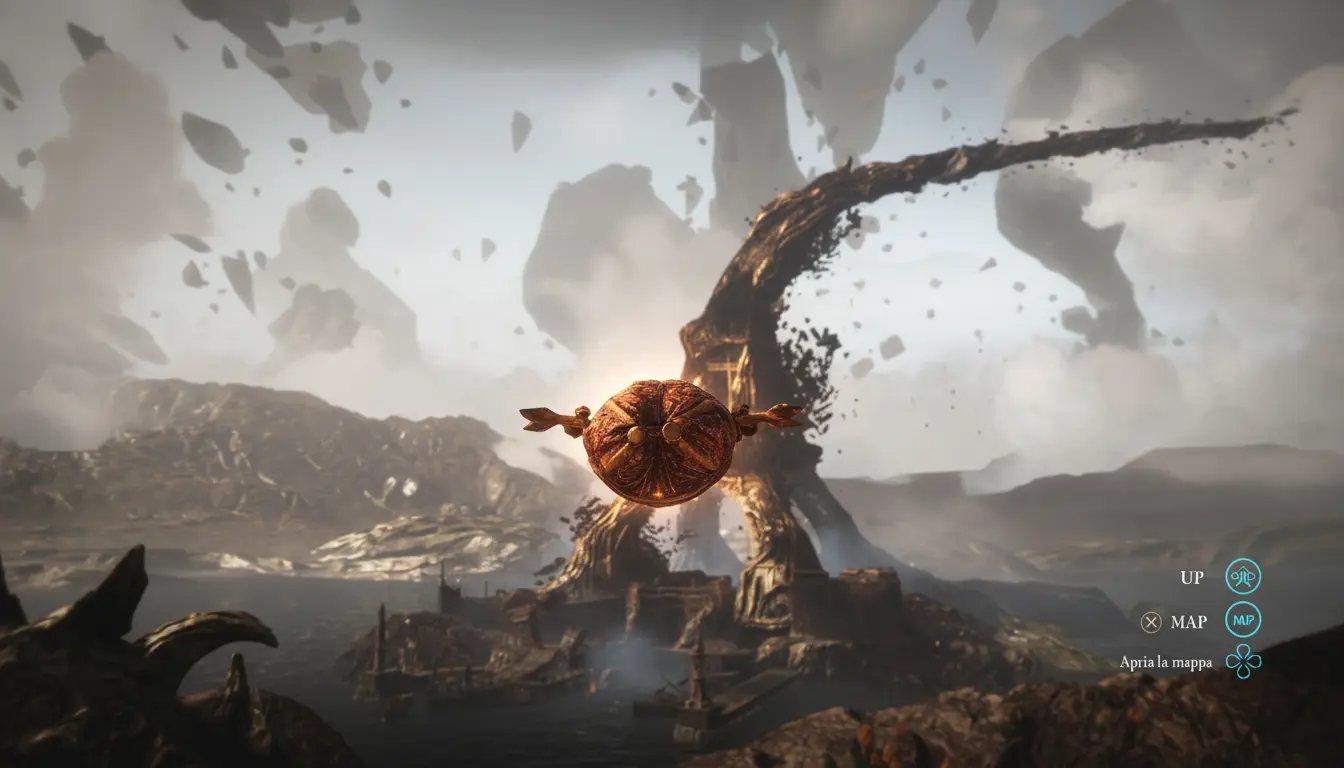
Task: Click the blue circular UP glyph icon
Action: [x=1243, y=576]
